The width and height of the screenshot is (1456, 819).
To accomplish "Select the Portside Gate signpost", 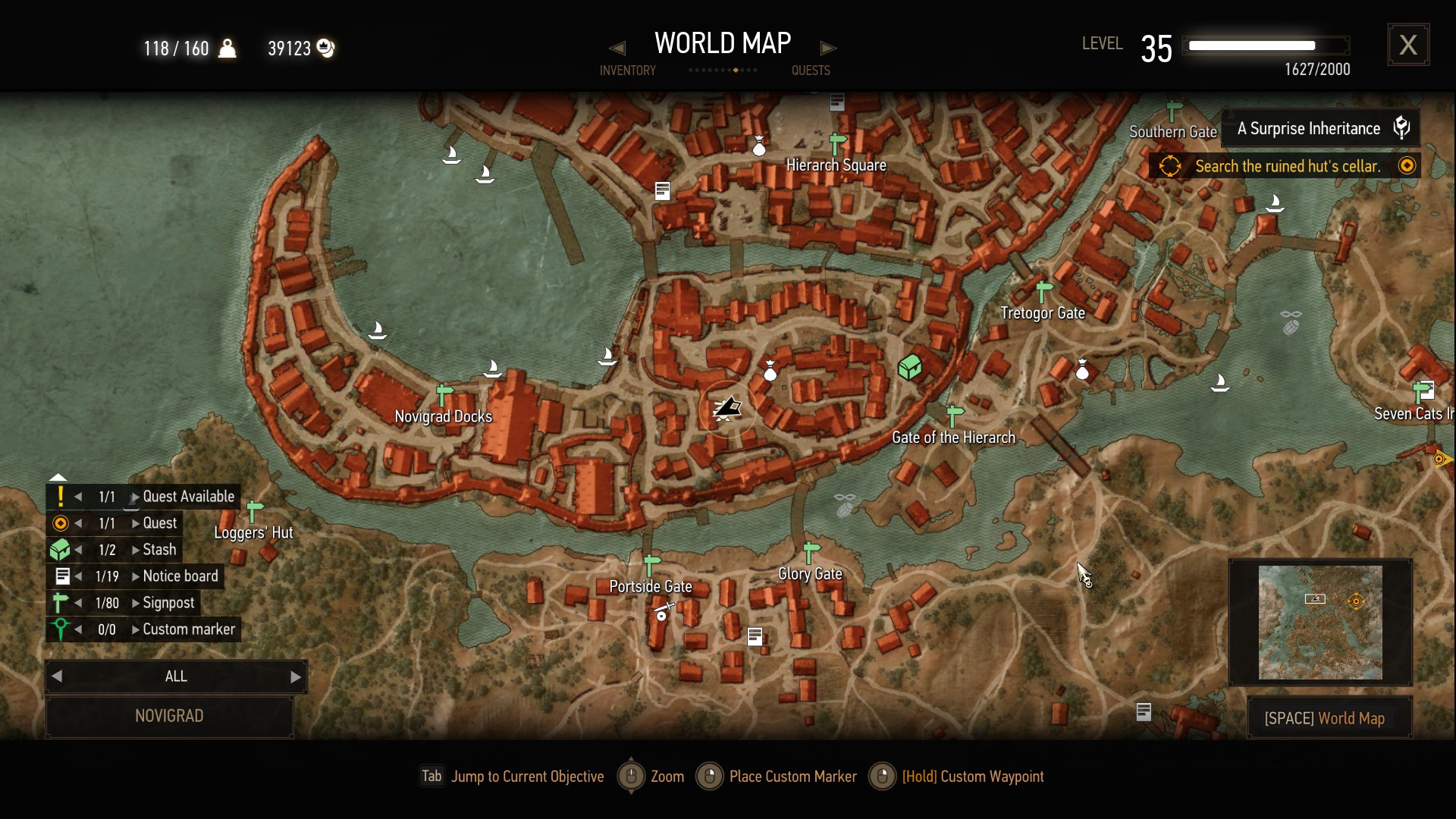I will pos(651,565).
